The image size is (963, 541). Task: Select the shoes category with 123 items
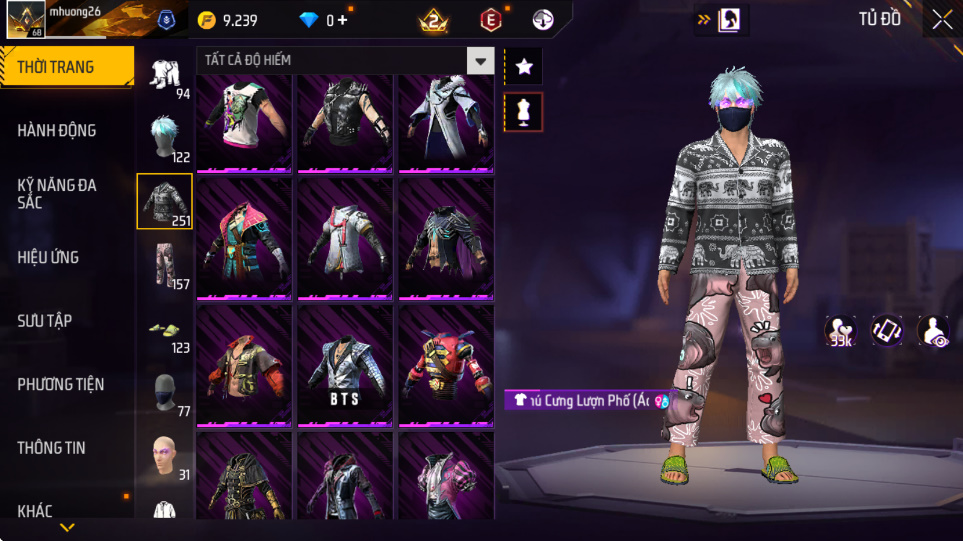pos(164,332)
